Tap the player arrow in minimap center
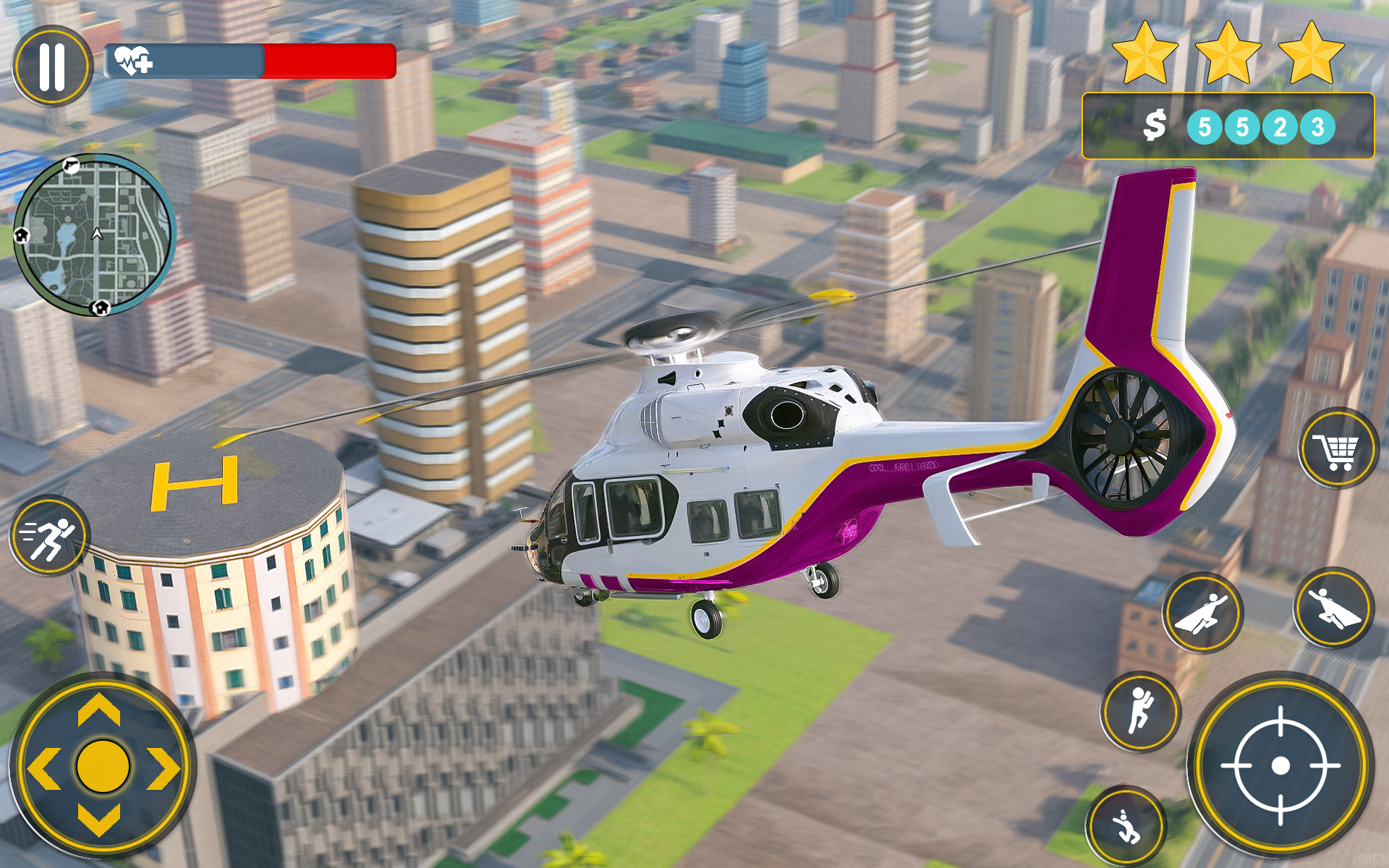Viewport: 1389px width, 868px height. (96, 234)
